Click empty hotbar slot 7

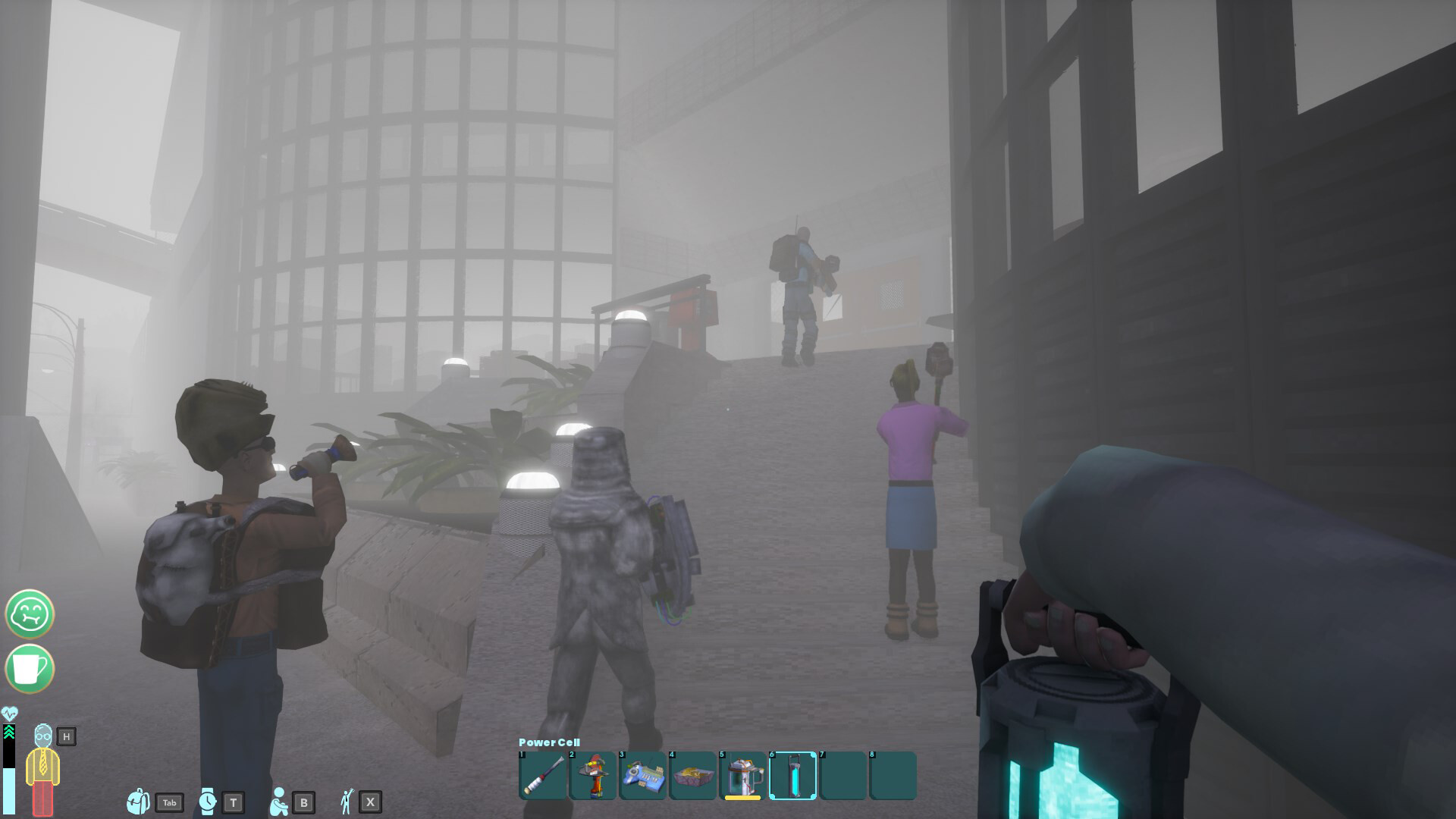tap(843, 775)
